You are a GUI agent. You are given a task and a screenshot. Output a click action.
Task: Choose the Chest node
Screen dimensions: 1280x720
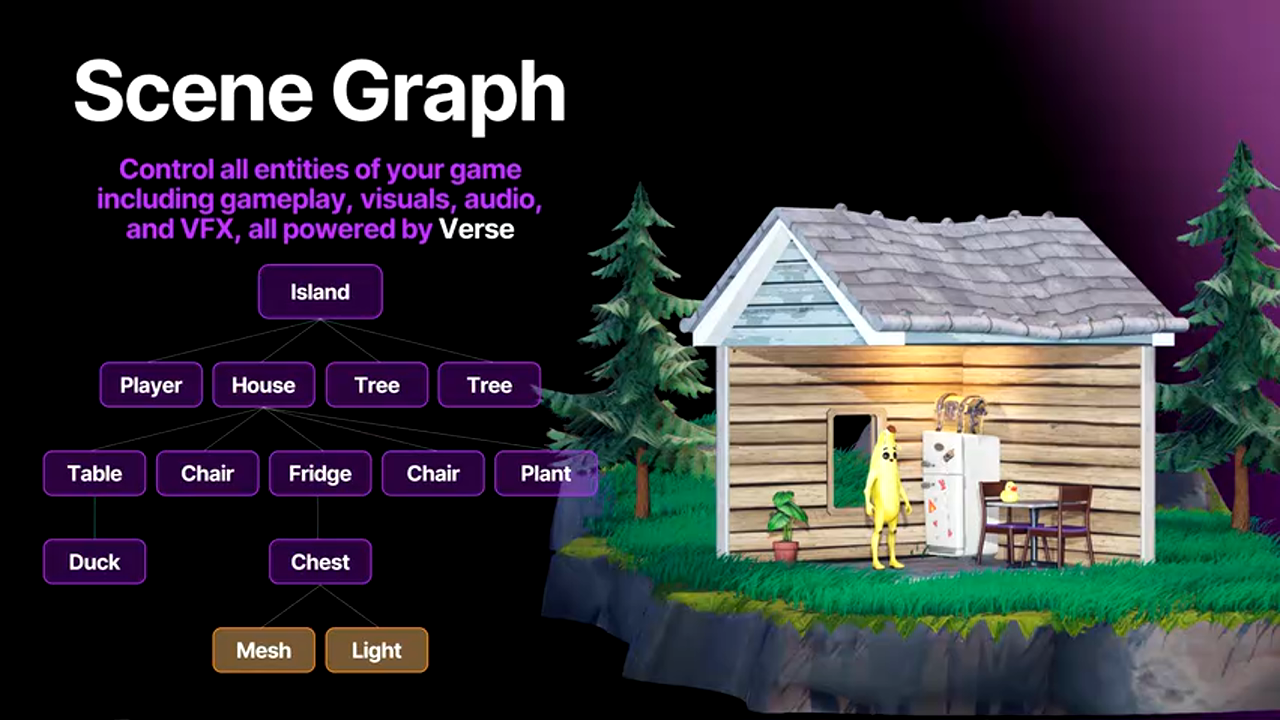click(320, 562)
